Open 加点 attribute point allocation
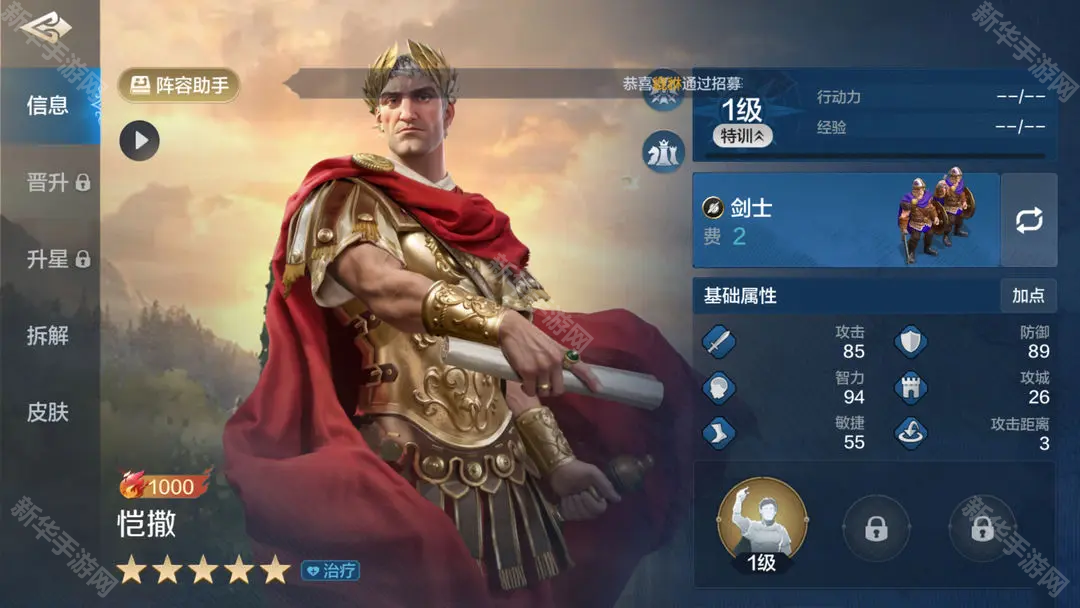This screenshot has height=608, width=1080. pos(1028,296)
